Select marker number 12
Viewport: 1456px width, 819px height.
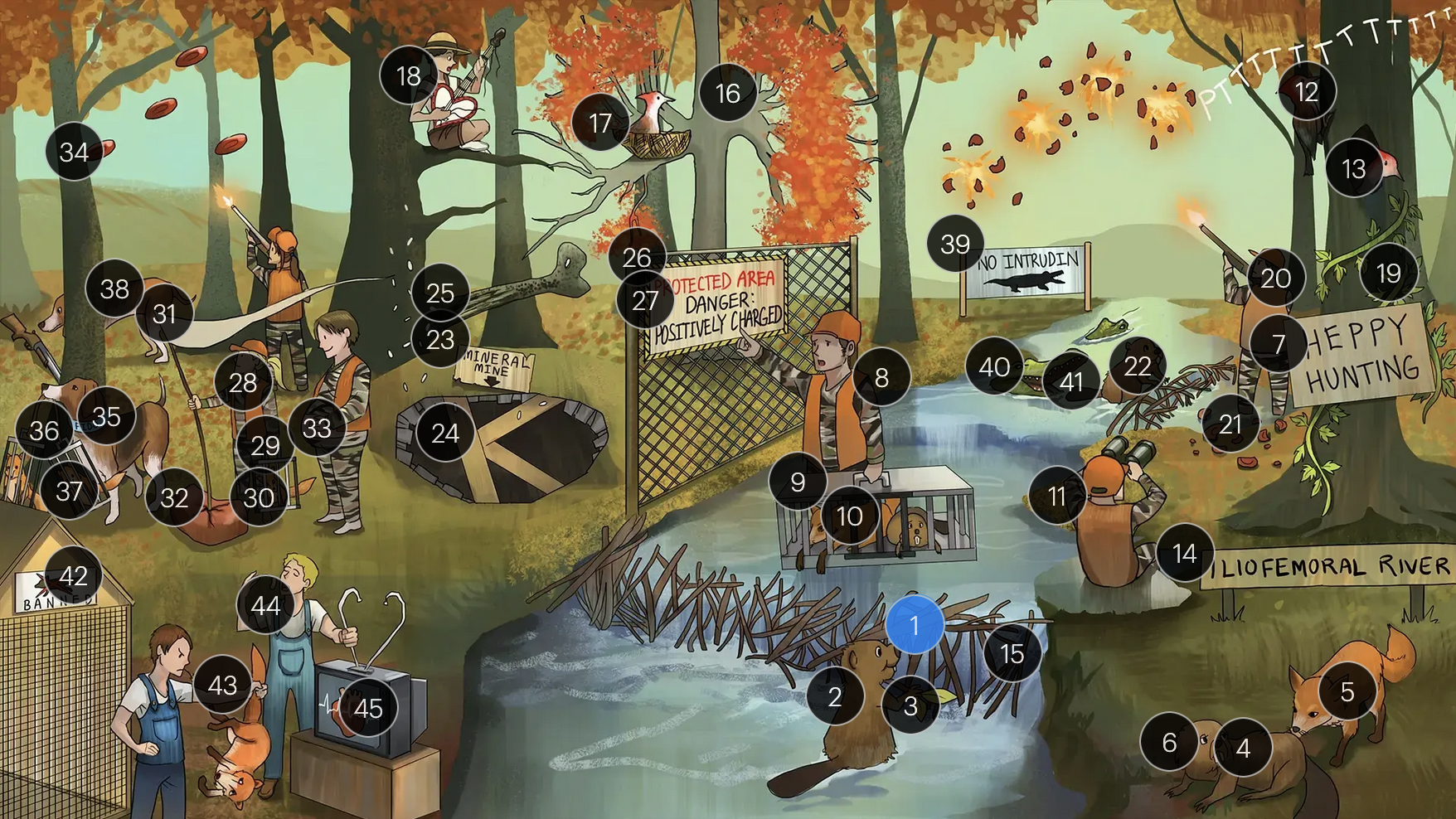point(1307,92)
